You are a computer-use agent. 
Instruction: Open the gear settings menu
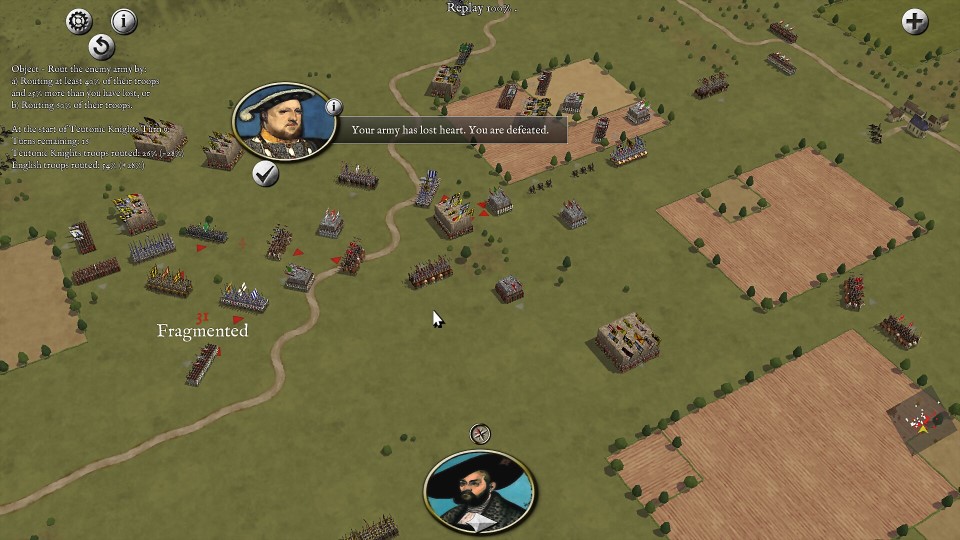pyautogui.click(x=79, y=21)
